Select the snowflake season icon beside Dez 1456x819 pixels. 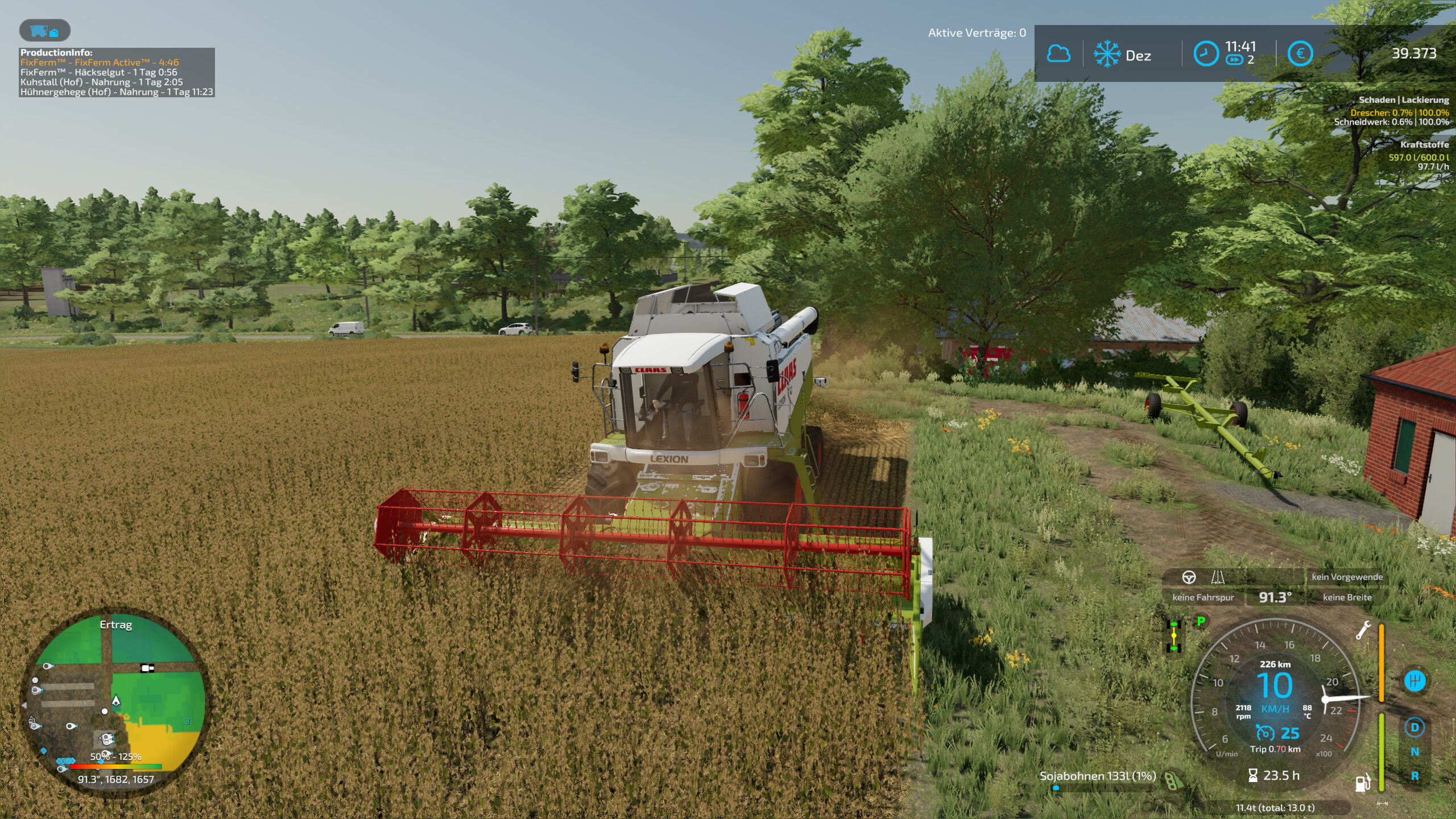[x=1107, y=54]
